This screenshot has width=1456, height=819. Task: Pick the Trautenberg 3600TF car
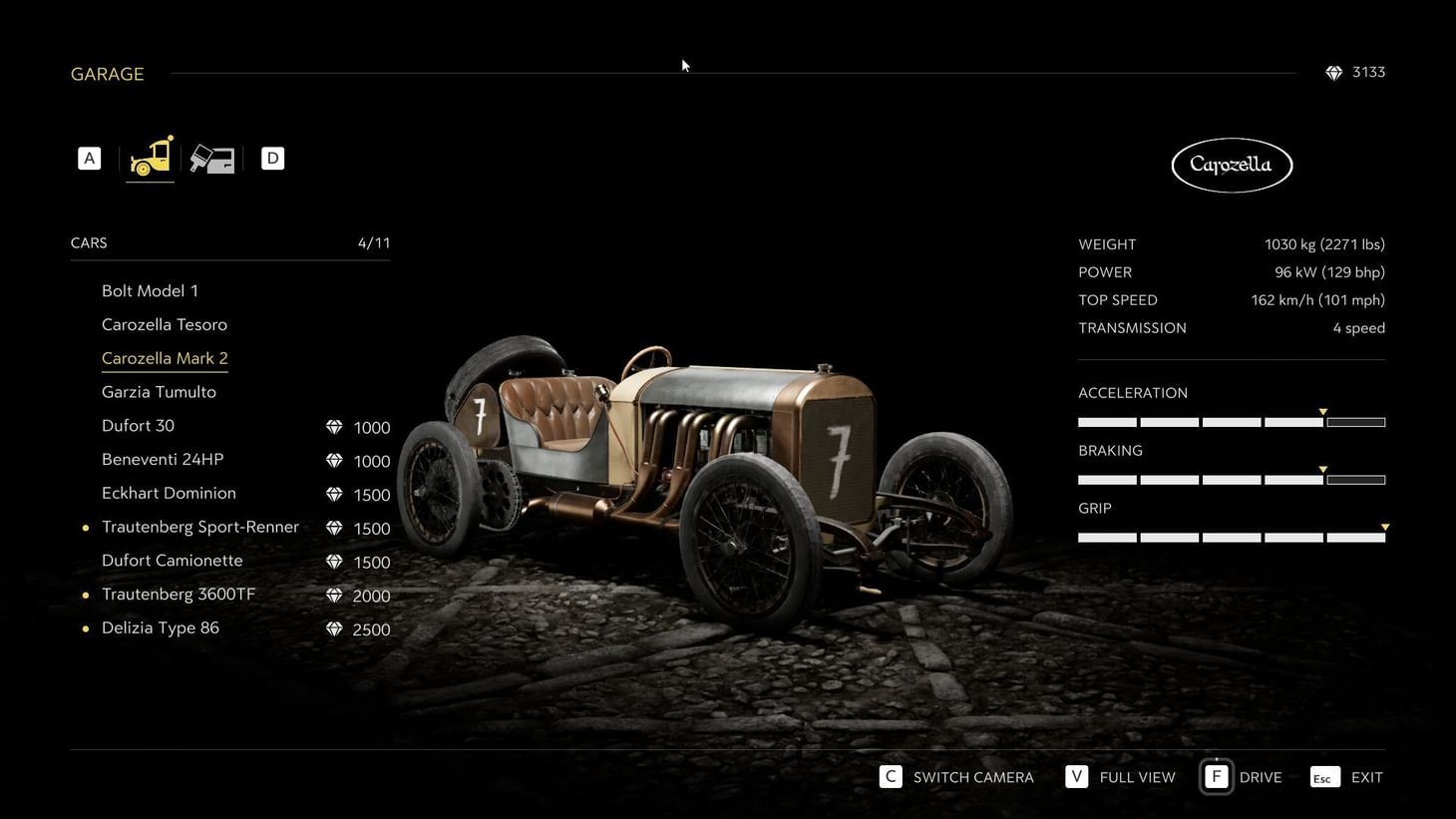point(179,595)
